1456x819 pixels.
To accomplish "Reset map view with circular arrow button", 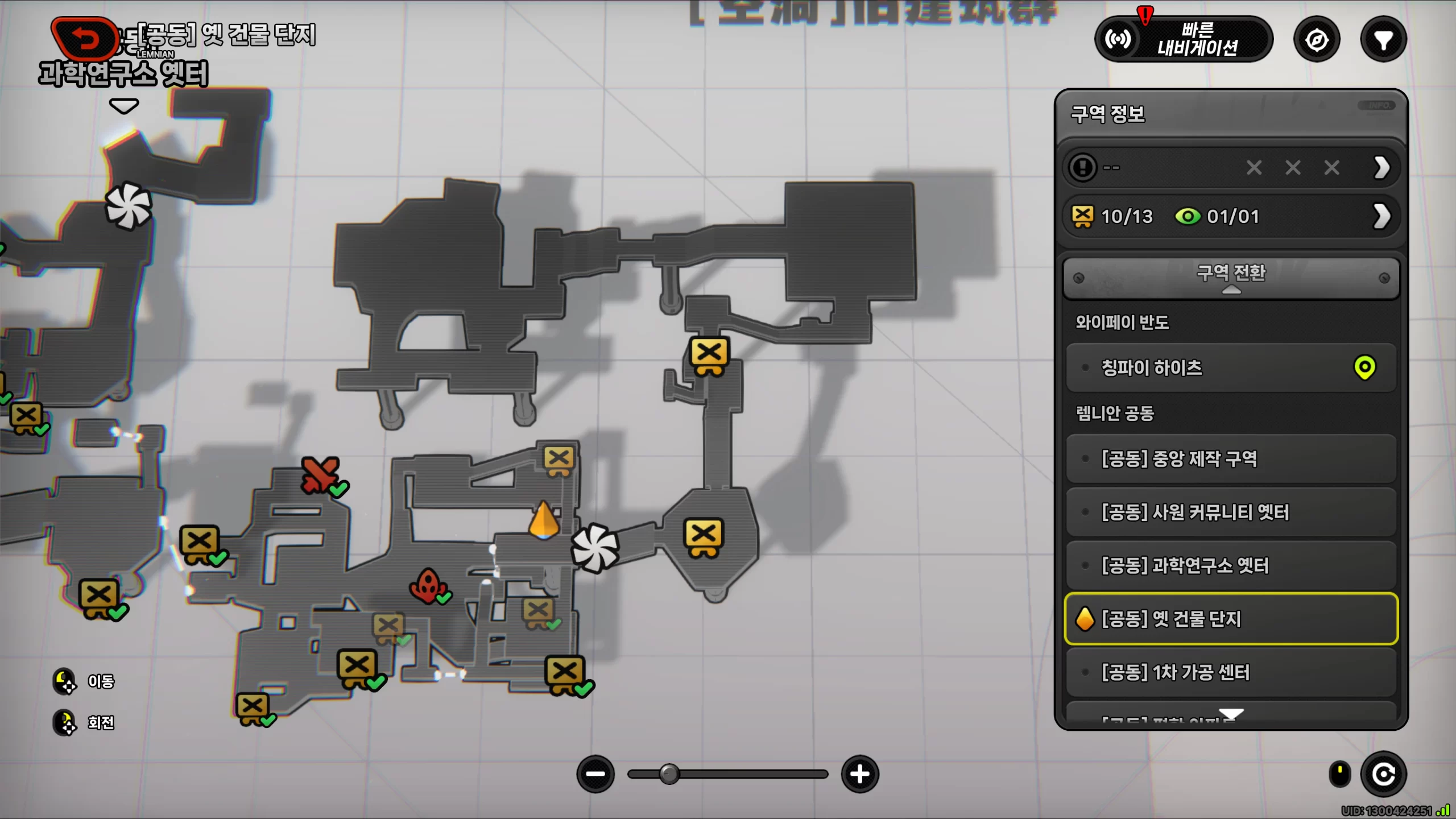I will click(x=1383, y=774).
